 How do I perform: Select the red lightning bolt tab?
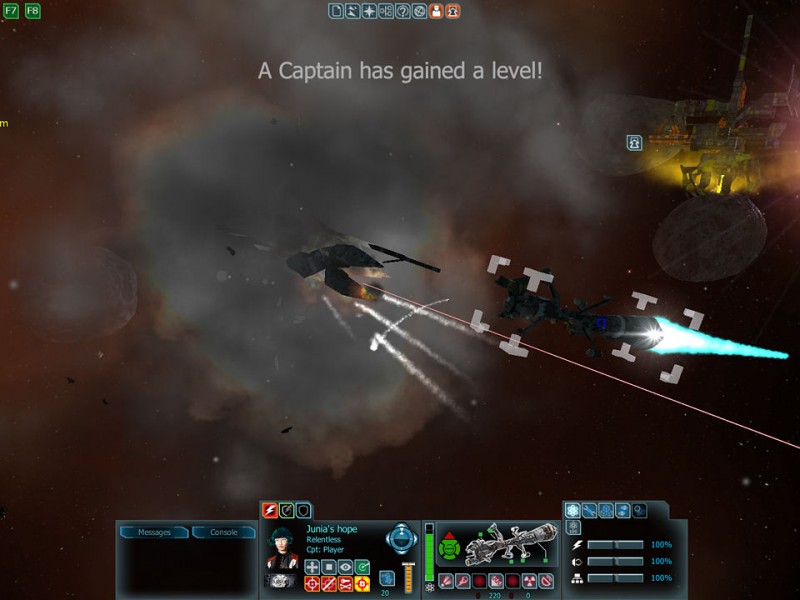269,510
